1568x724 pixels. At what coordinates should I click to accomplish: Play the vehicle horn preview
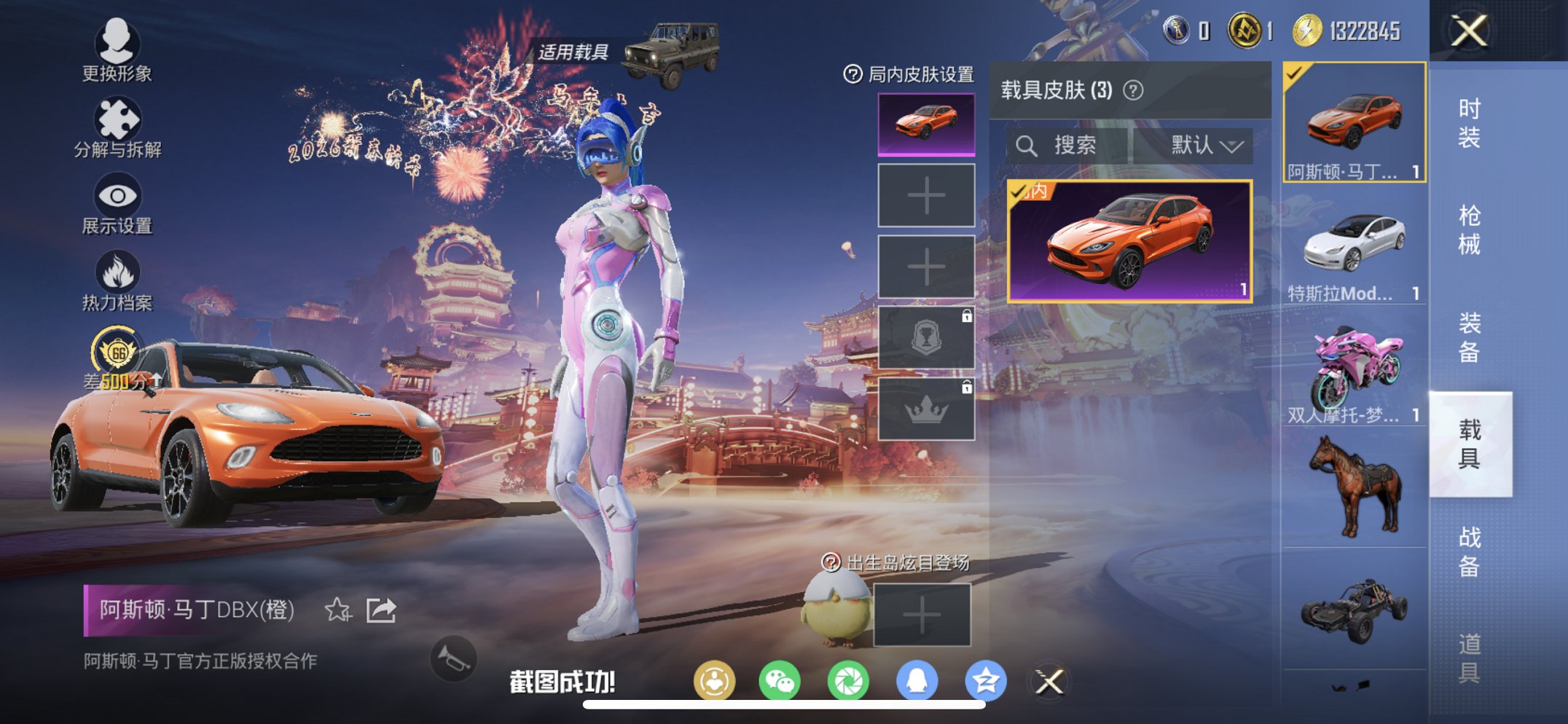click(454, 657)
